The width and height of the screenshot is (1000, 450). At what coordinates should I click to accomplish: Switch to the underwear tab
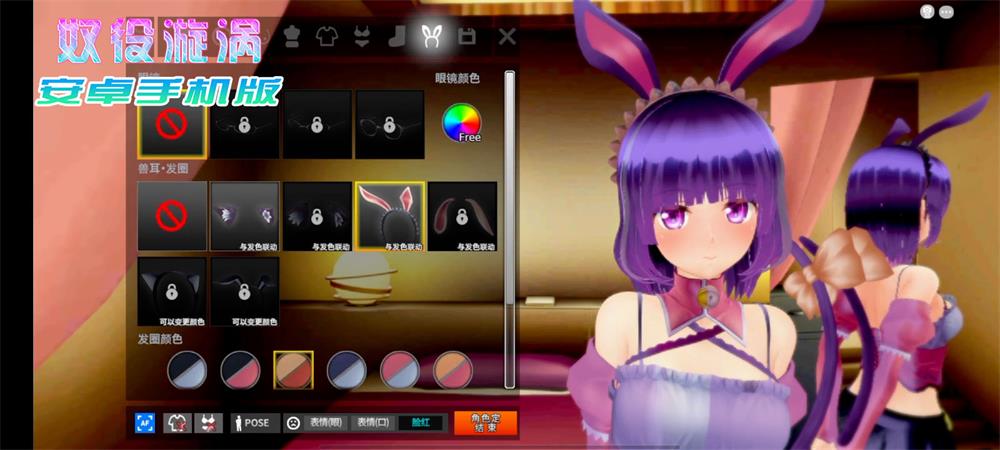[x=362, y=37]
